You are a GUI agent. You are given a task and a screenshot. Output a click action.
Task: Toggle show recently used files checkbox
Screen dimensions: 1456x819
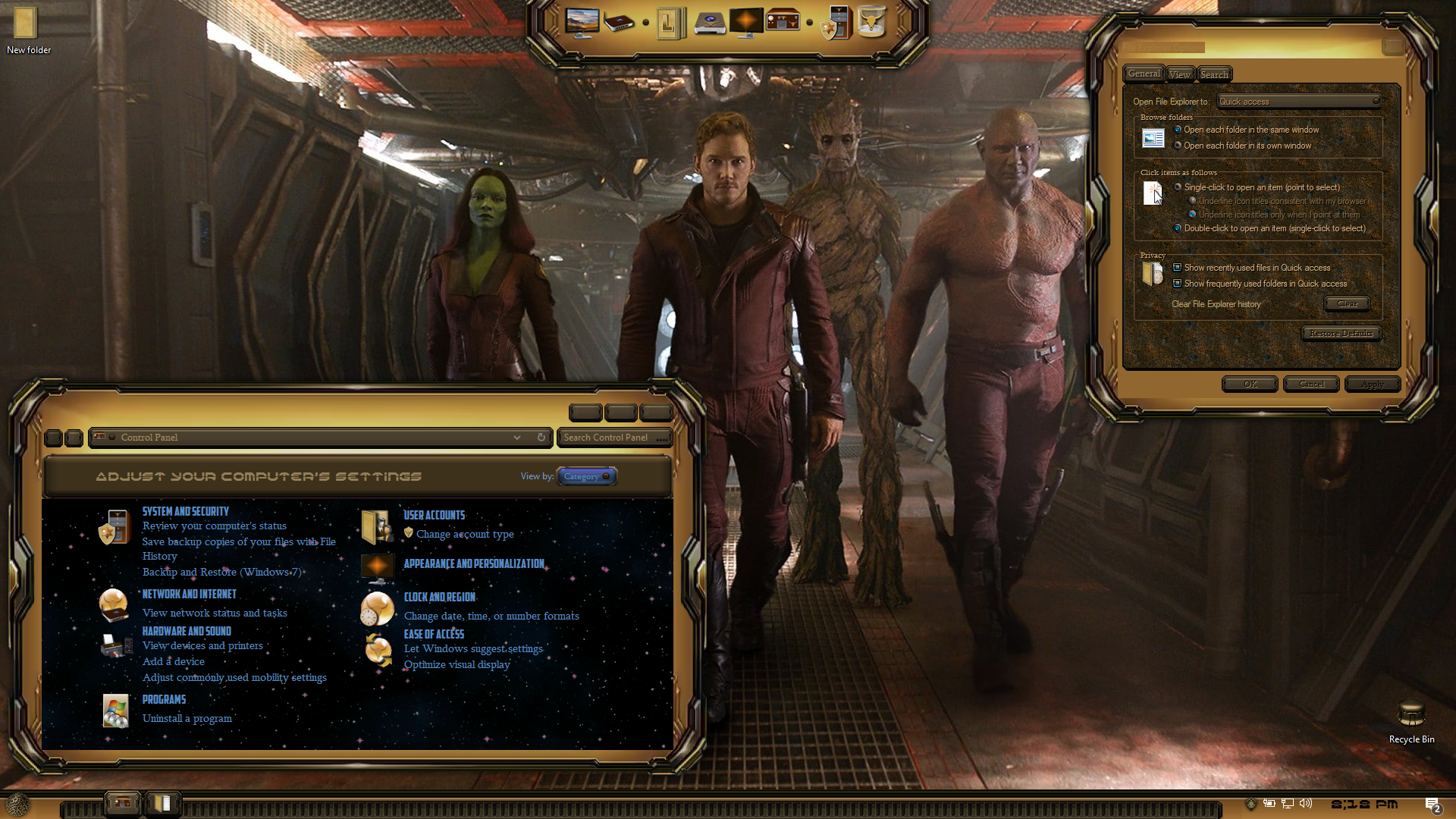point(1177,268)
